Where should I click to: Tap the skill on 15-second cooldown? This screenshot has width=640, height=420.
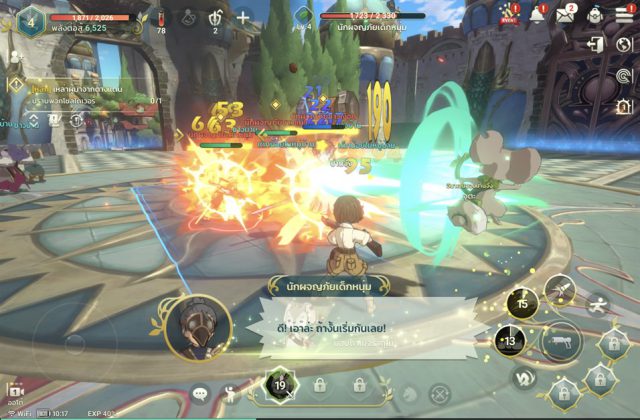click(522, 303)
